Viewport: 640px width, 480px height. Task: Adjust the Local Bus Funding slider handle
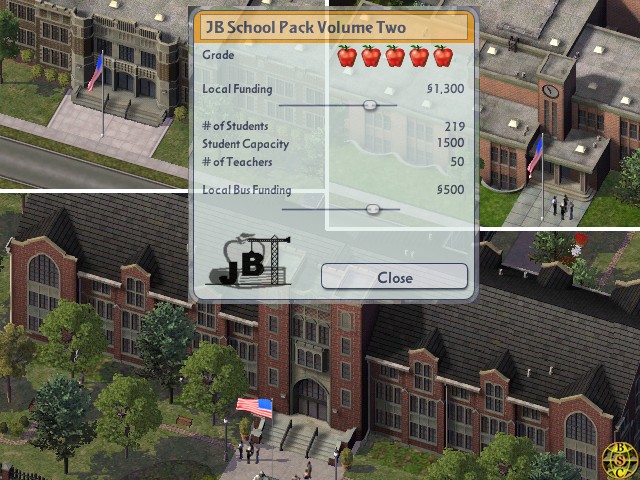coord(373,209)
